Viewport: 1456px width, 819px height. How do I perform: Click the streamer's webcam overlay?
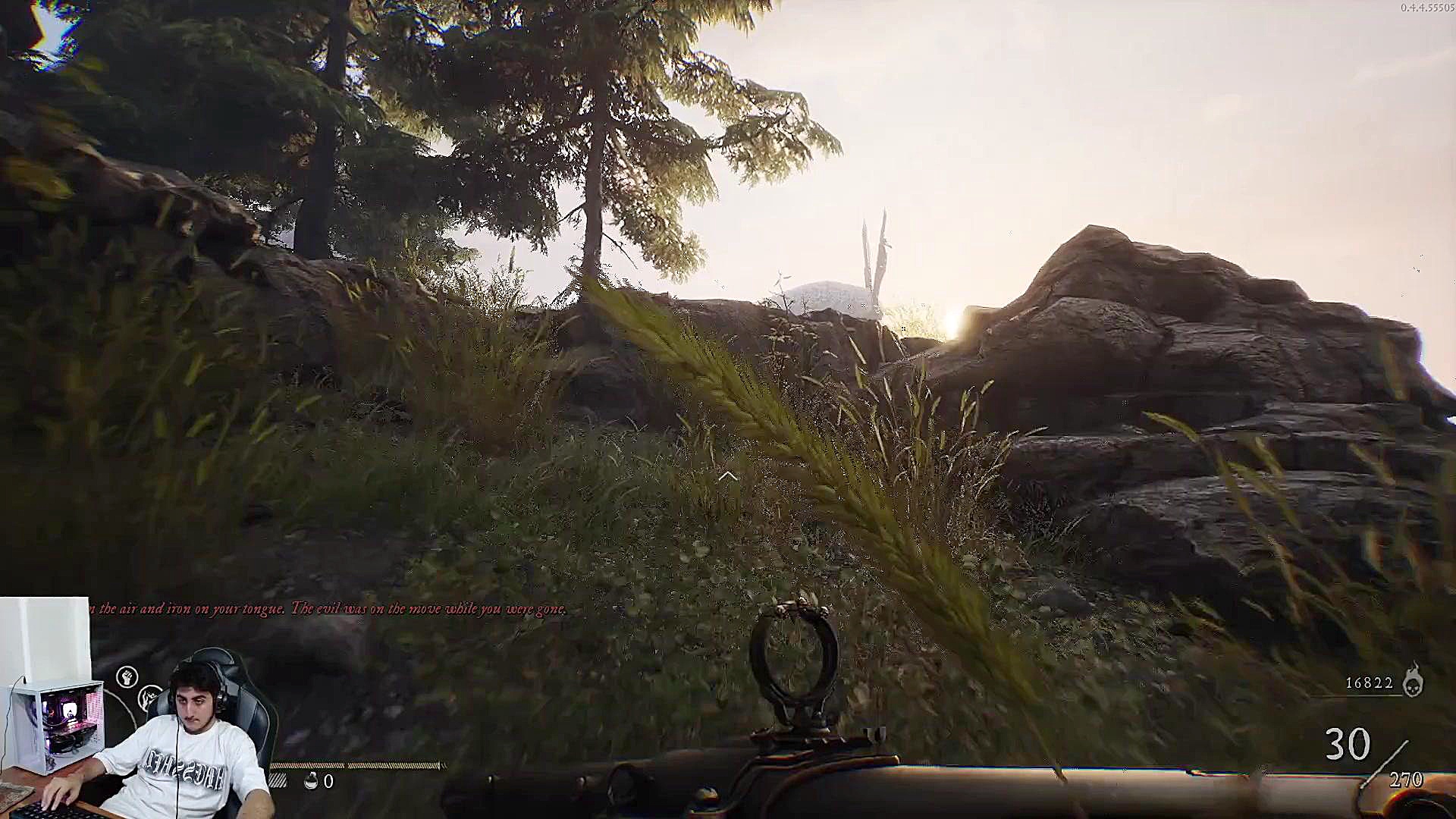click(x=136, y=728)
